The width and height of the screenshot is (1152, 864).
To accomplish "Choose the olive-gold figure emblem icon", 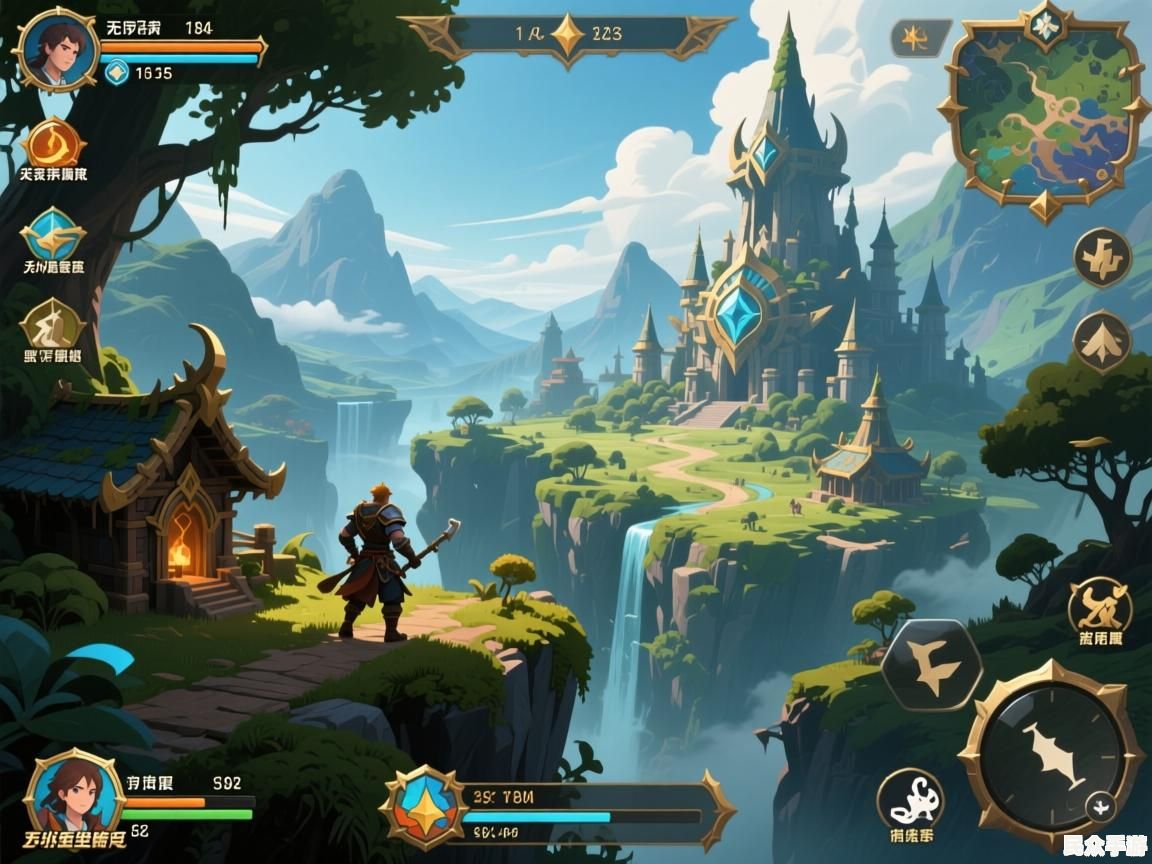I will click(x=52, y=324).
